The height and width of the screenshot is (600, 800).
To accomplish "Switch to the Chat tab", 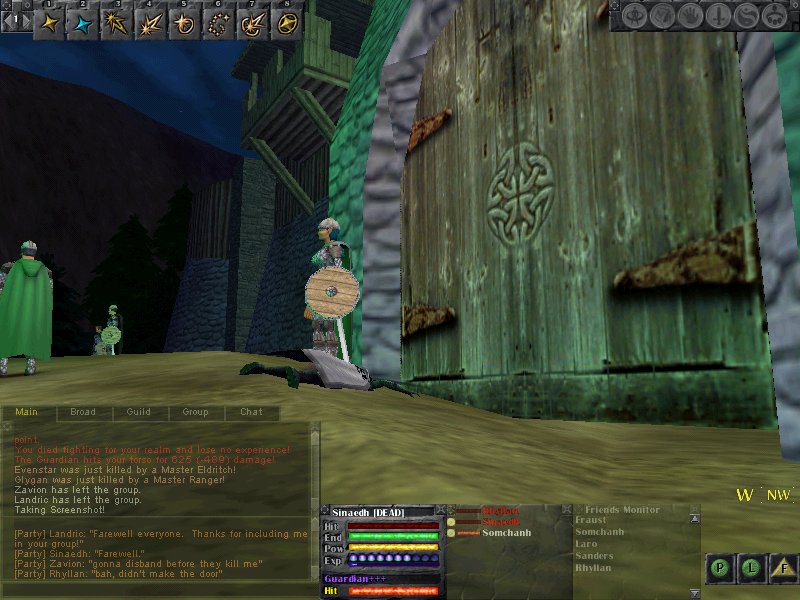I will pyautogui.click(x=251, y=412).
